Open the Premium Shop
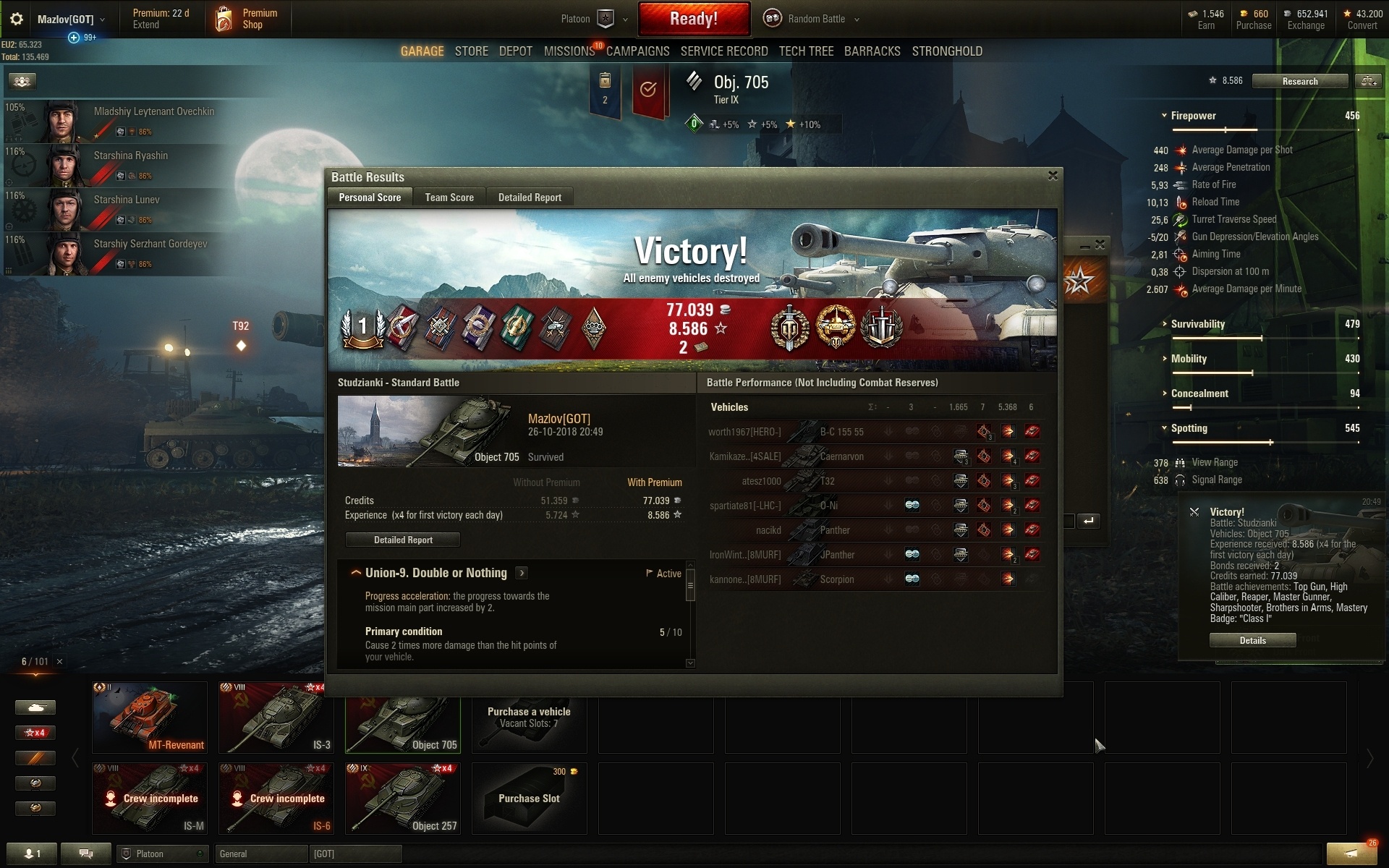Viewport: 1389px width, 868px height. click(247, 19)
